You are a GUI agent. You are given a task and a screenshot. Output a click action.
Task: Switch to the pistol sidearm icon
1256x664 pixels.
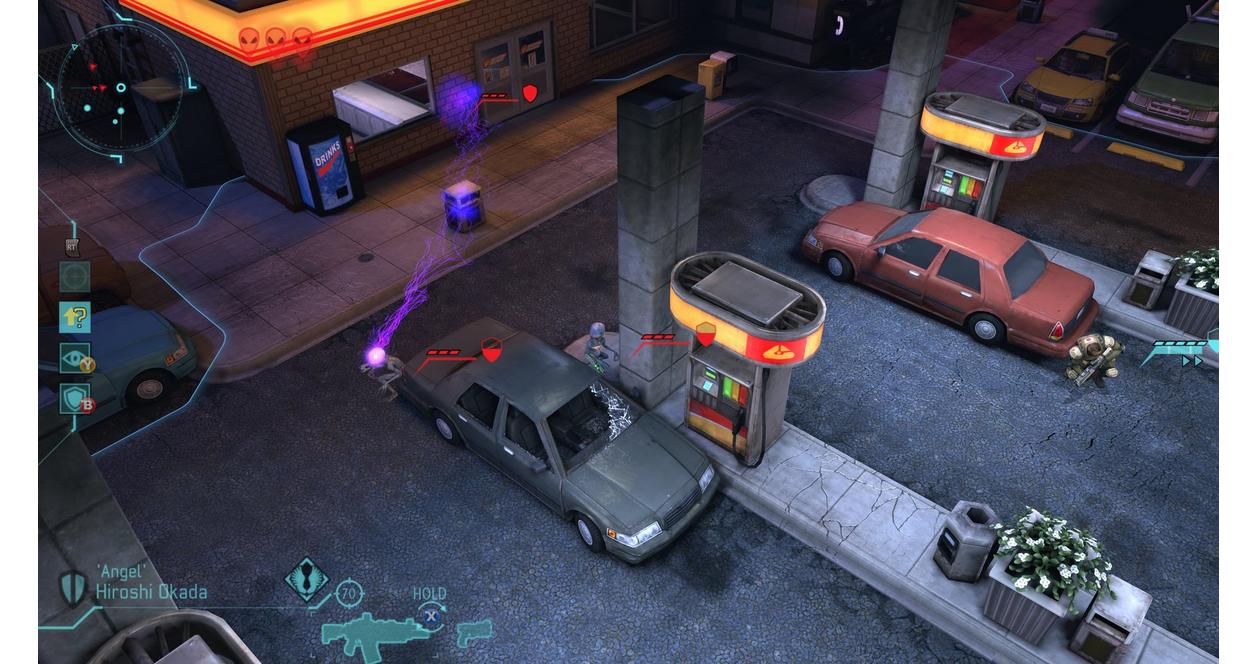click(x=473, y=633)
